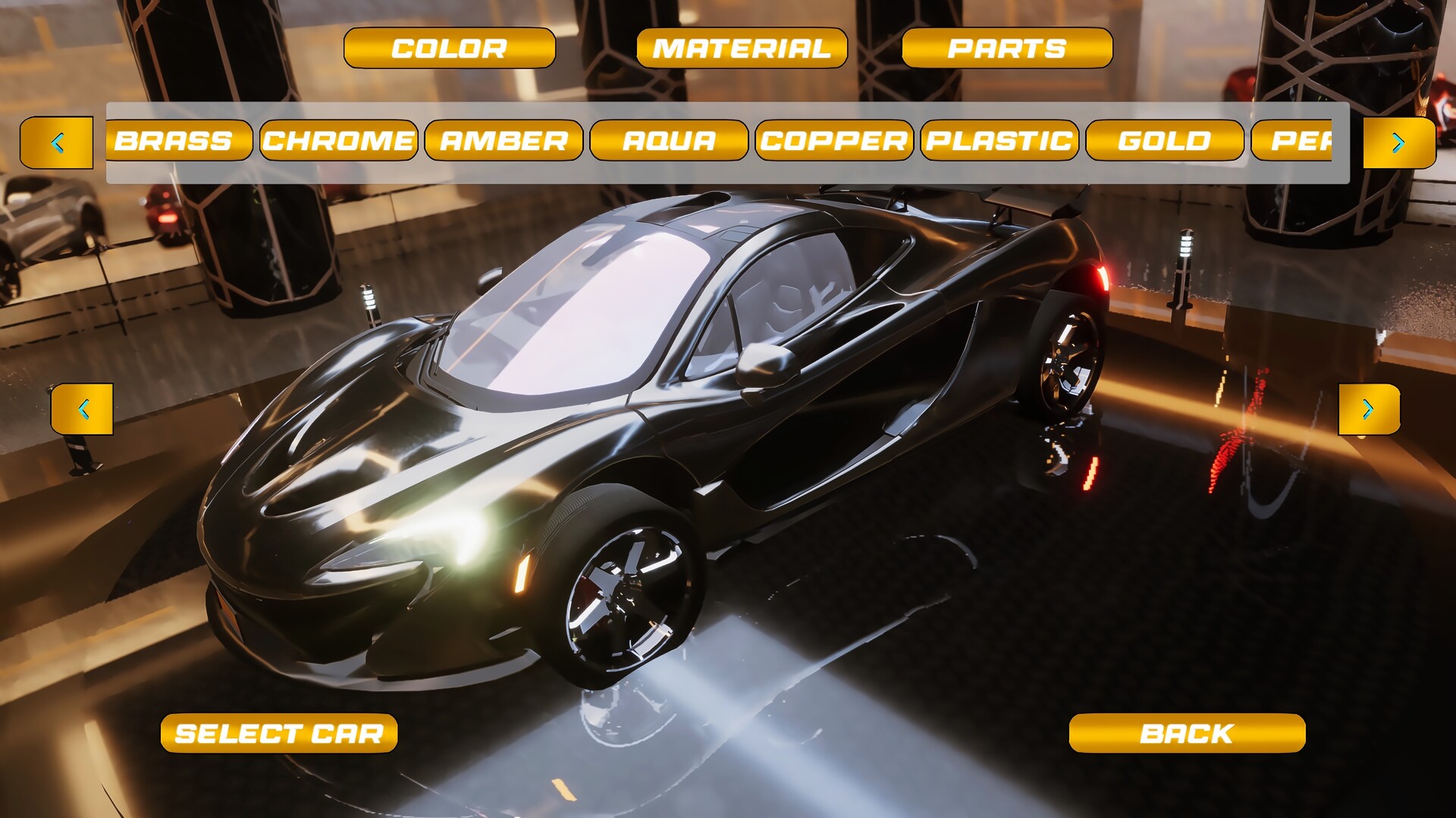This screenshot has width=1456, height=818.
Task: Collapse back to earlier materials via left arrow
Action: 58,141
